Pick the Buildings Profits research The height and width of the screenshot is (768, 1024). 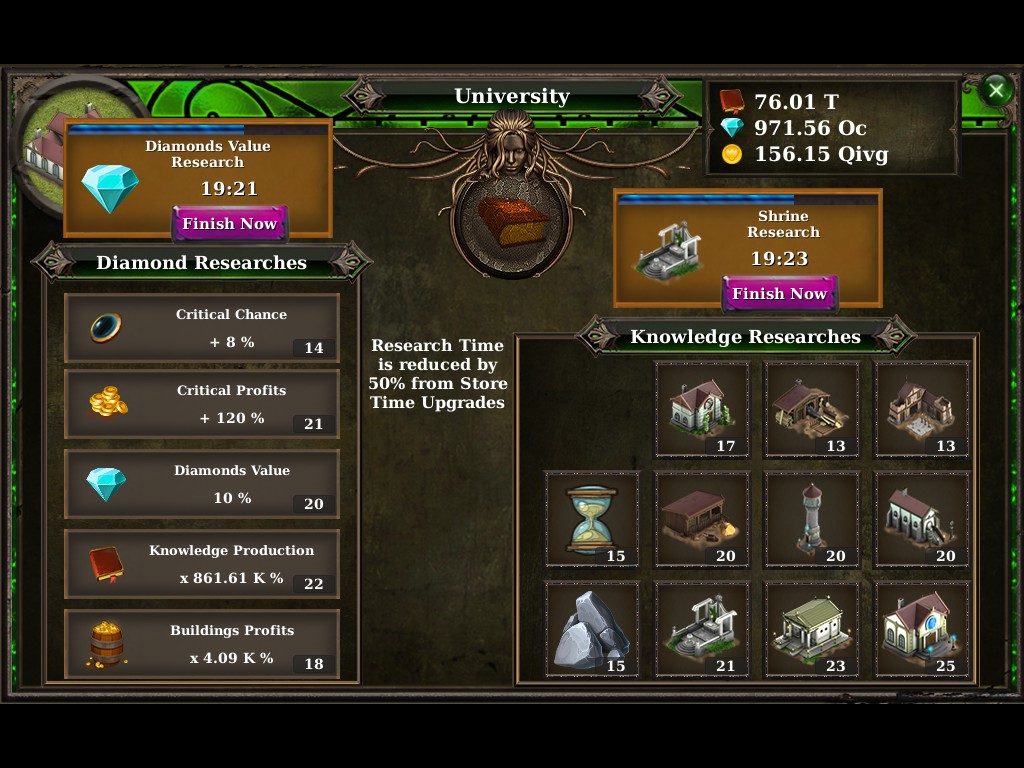coord(202,644)
